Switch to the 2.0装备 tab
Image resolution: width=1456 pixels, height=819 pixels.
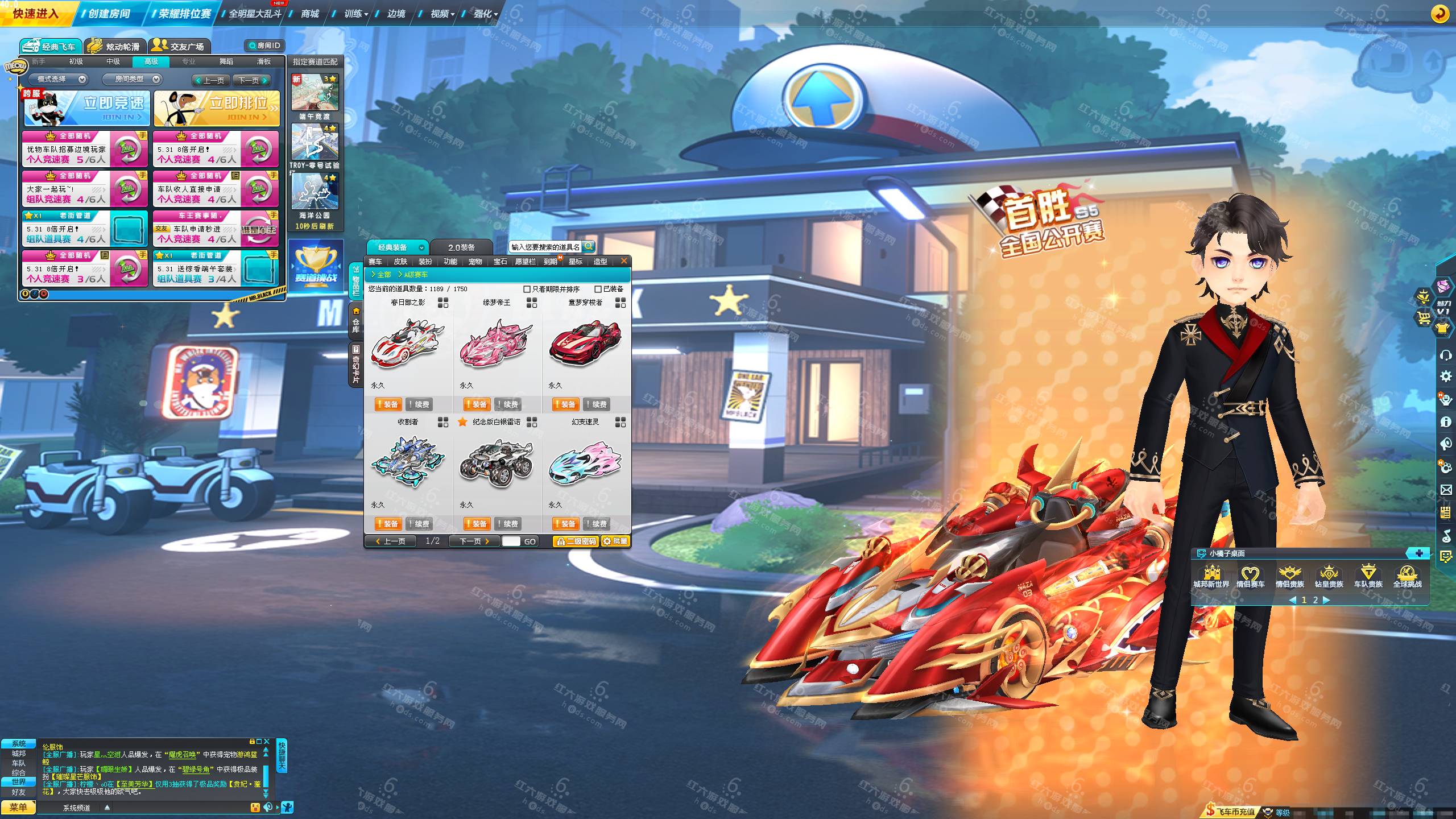pos(461,247)
